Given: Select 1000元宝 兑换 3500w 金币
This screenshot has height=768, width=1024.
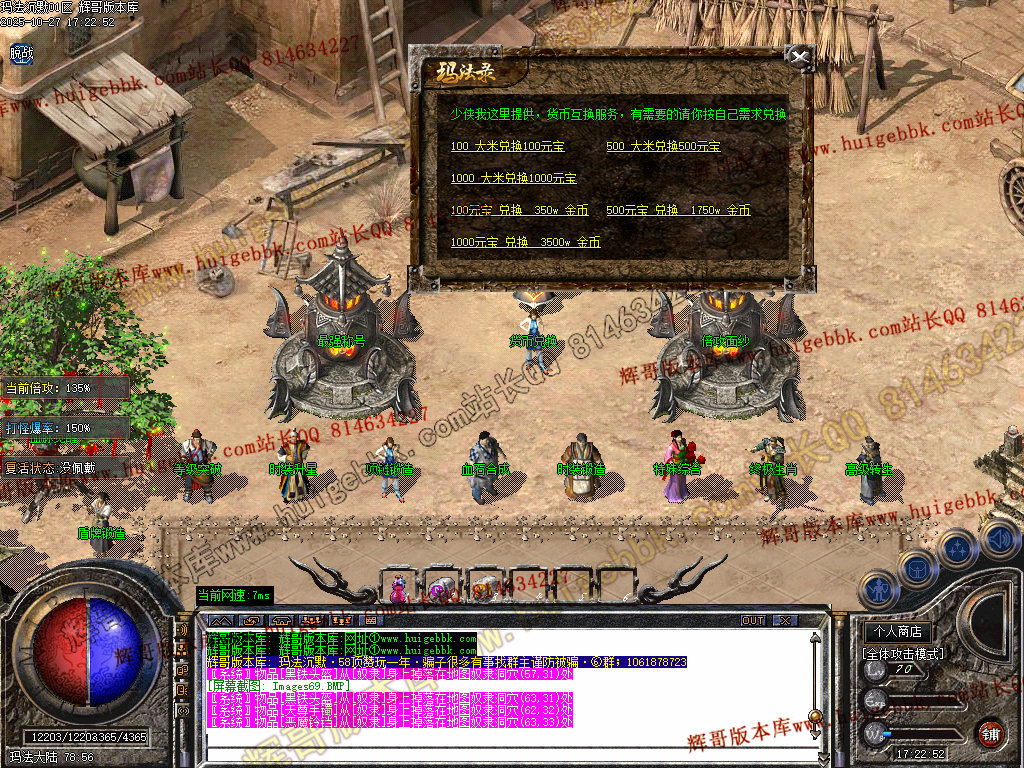Looking at the screenshot, I should (x=525, y=242).
